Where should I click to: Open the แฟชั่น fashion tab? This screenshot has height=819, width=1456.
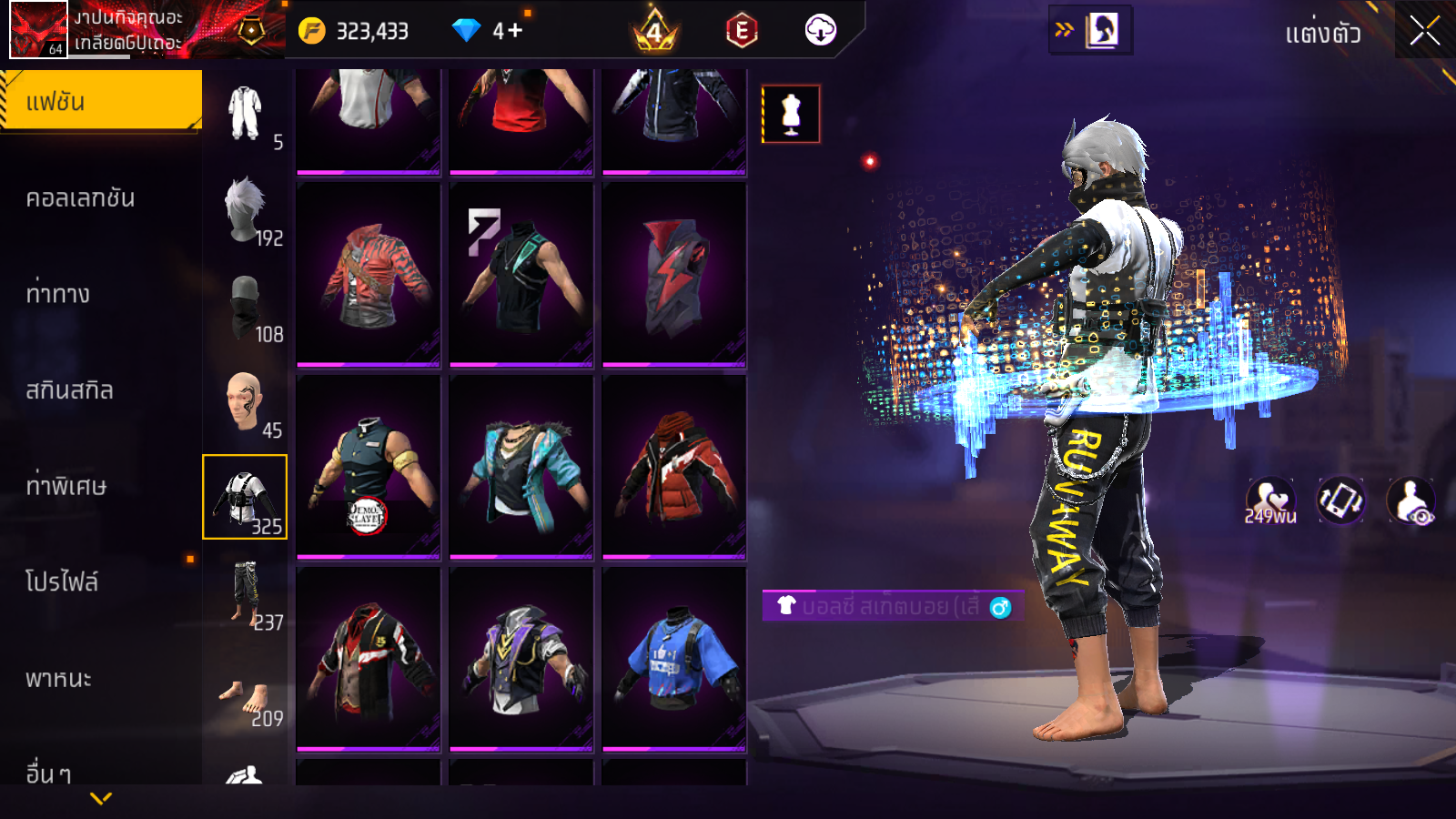click(100, 101)
